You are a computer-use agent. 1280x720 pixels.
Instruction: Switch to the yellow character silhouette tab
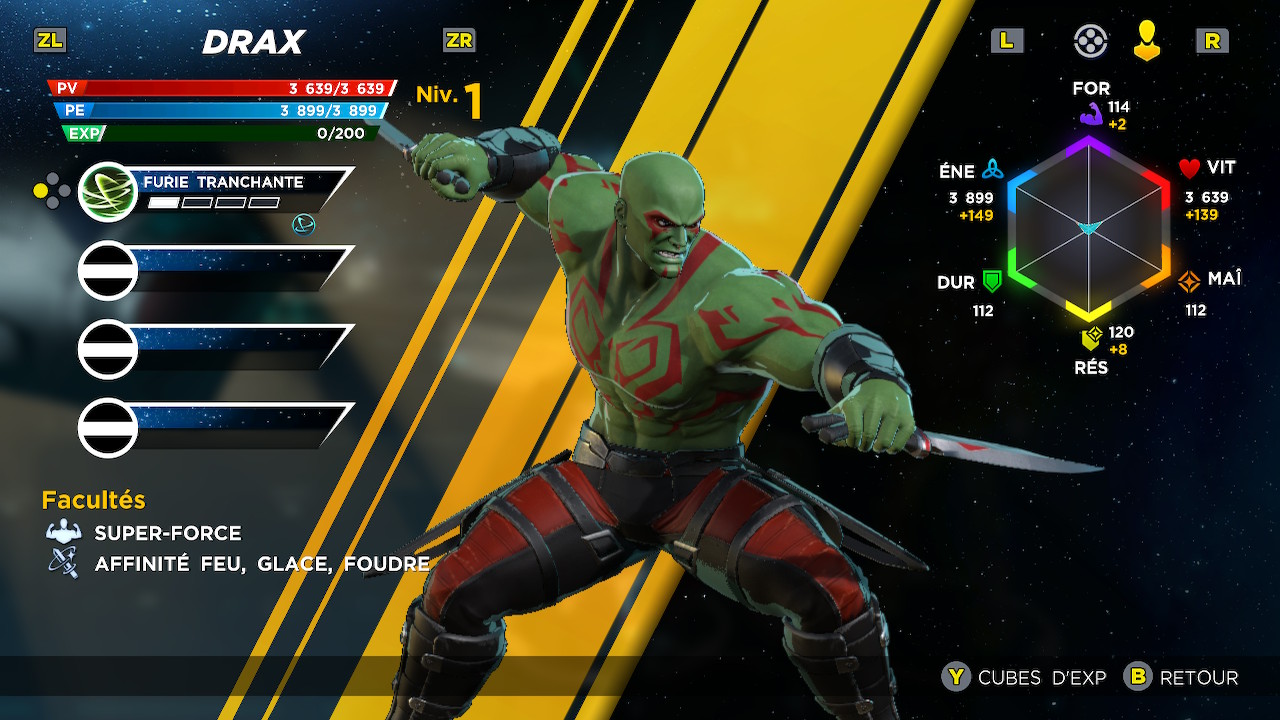click(1147, 41)
